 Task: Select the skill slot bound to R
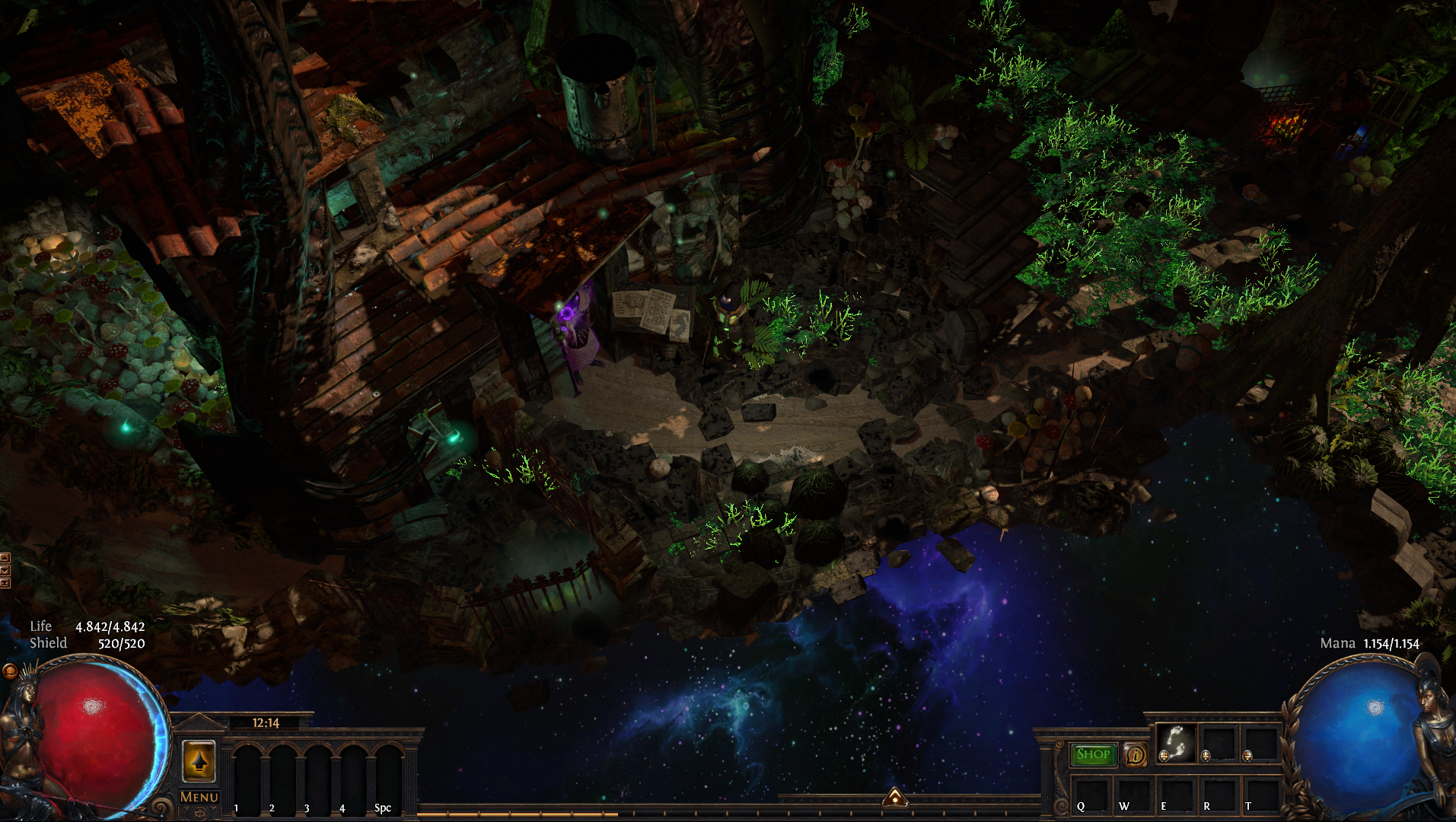pos(1219,795)
